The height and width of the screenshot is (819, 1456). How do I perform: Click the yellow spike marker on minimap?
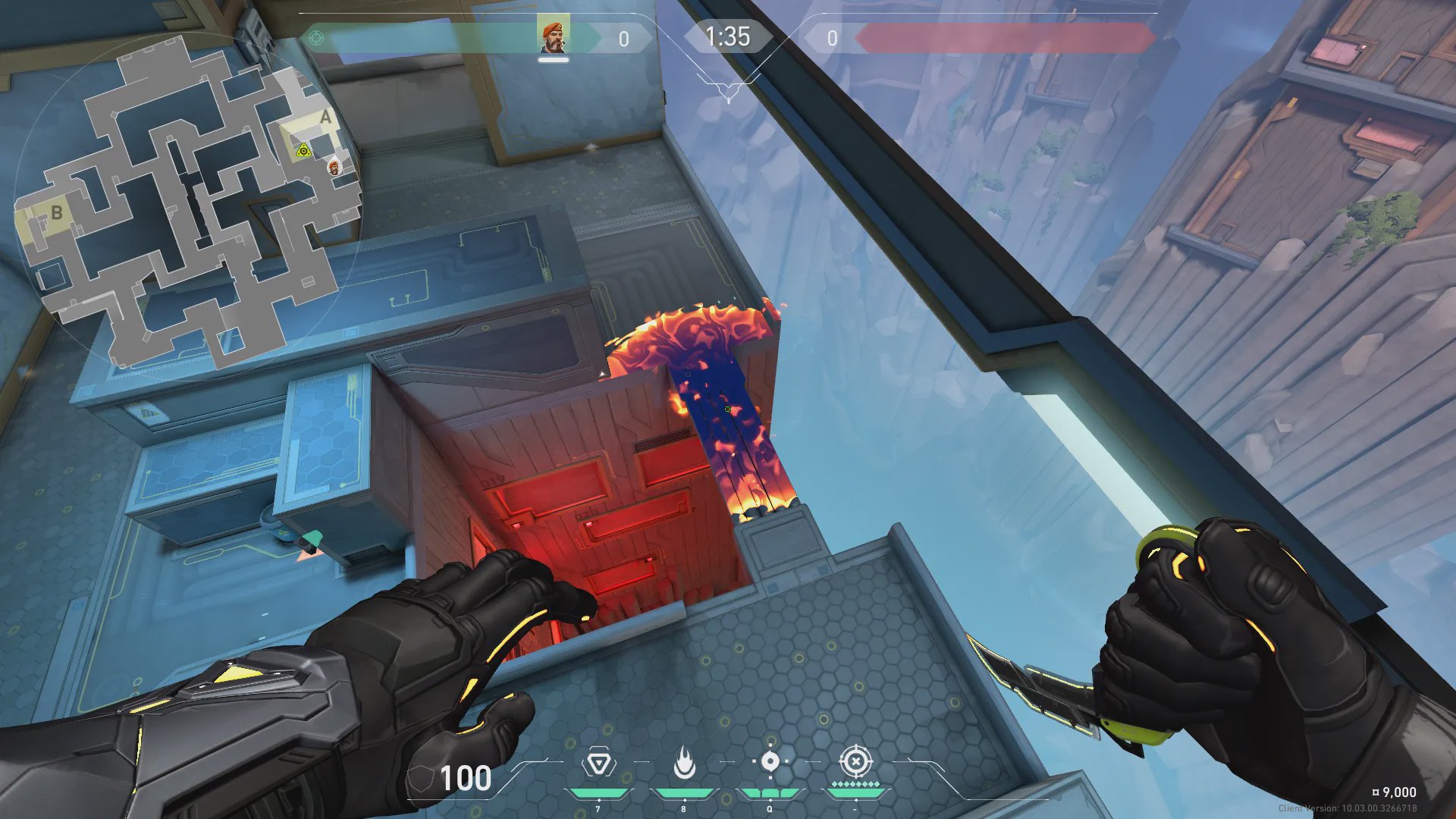pyautogui.click(x=303, y=150)
